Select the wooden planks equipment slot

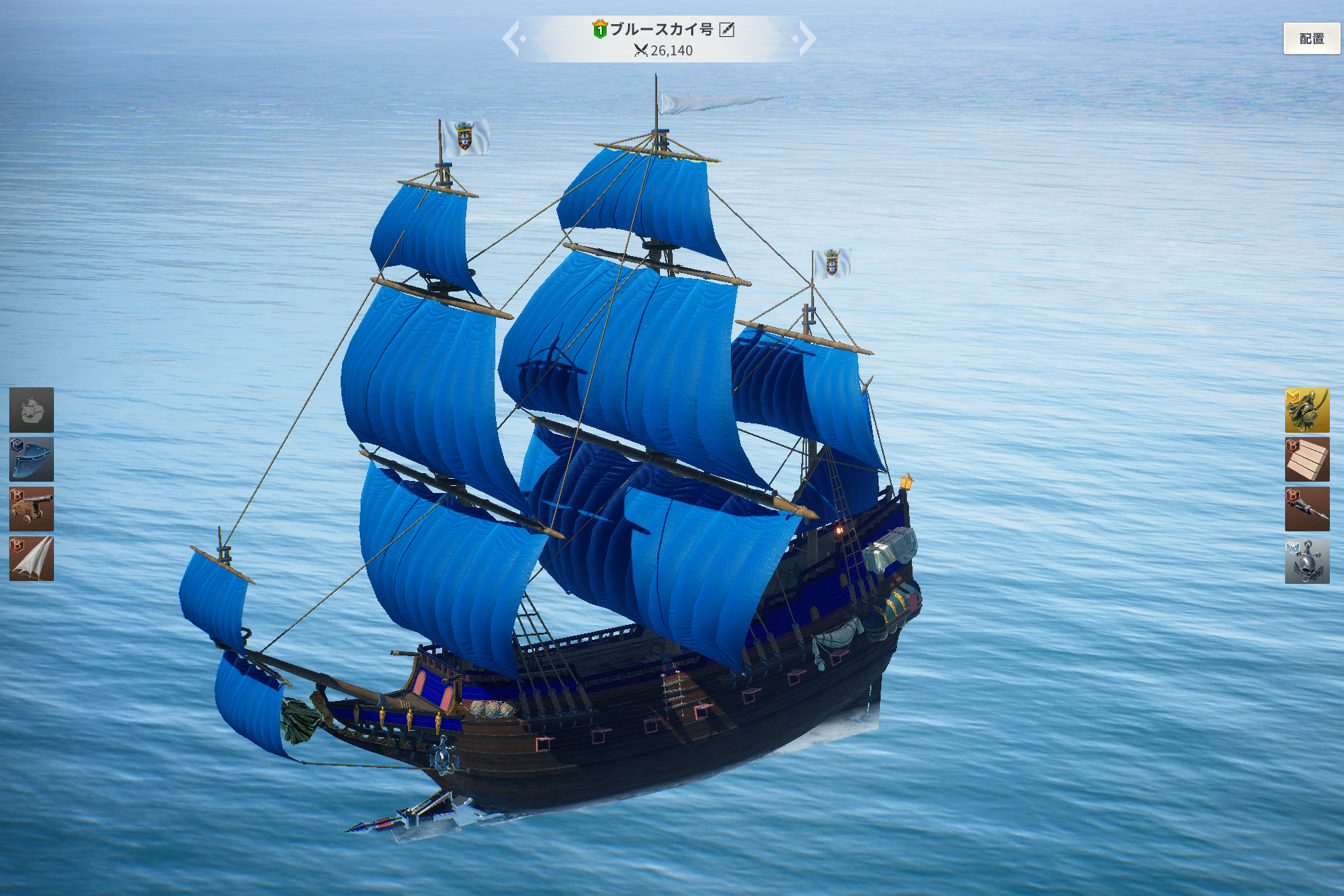coord(1307,460)
